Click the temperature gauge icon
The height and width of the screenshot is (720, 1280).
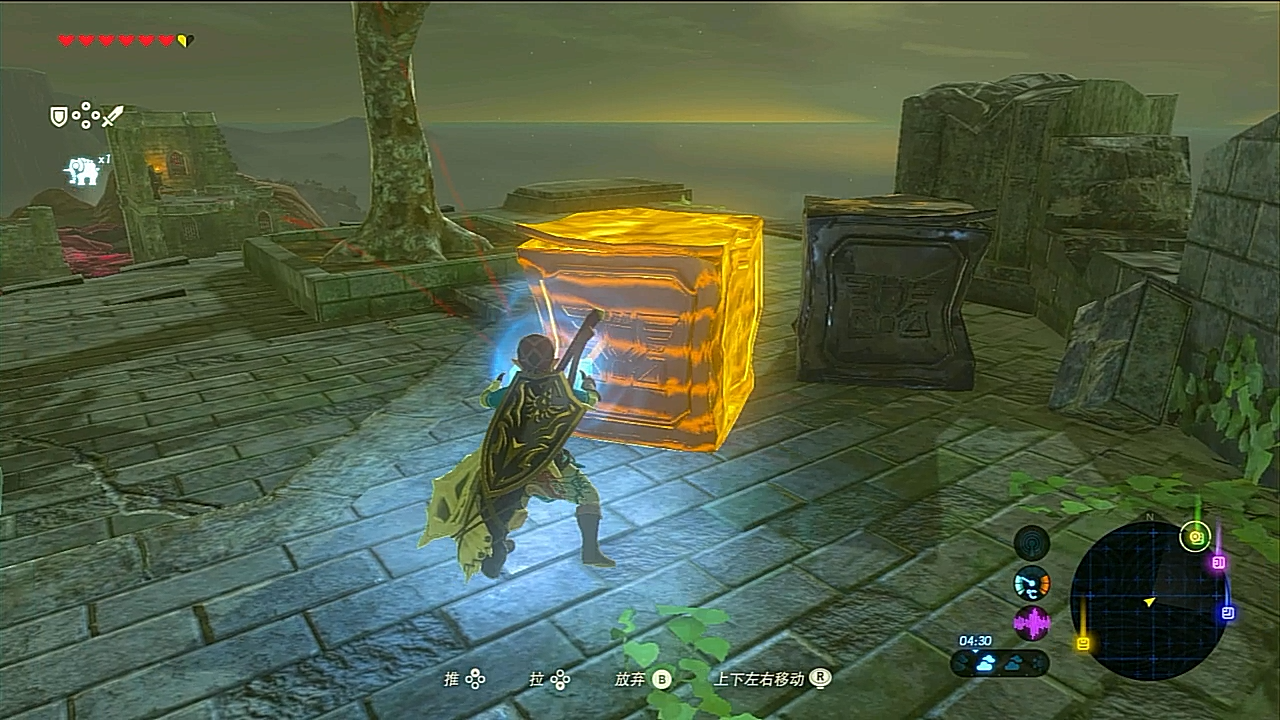coord(1032,583)
